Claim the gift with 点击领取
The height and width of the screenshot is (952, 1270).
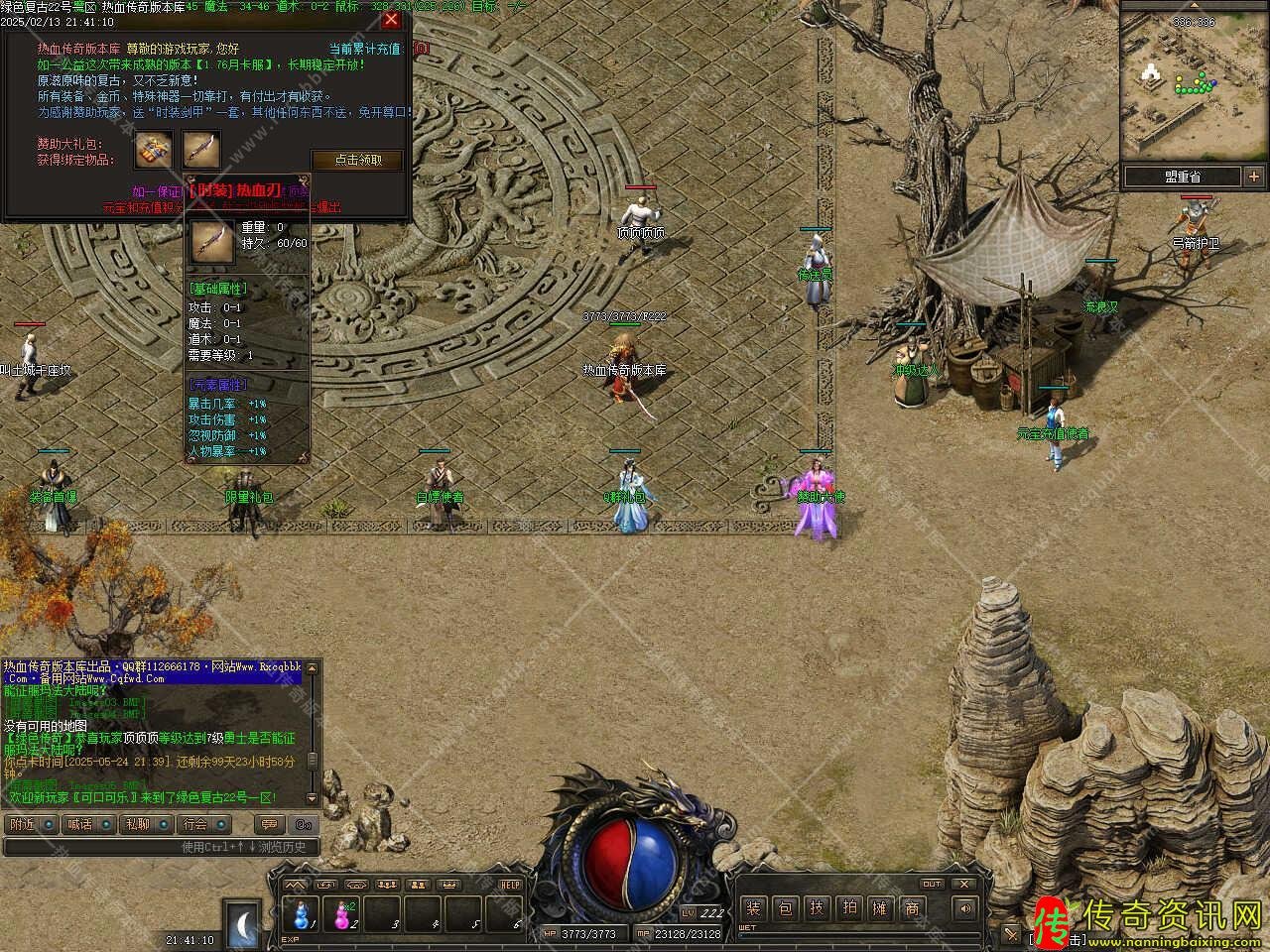point(358,160)
